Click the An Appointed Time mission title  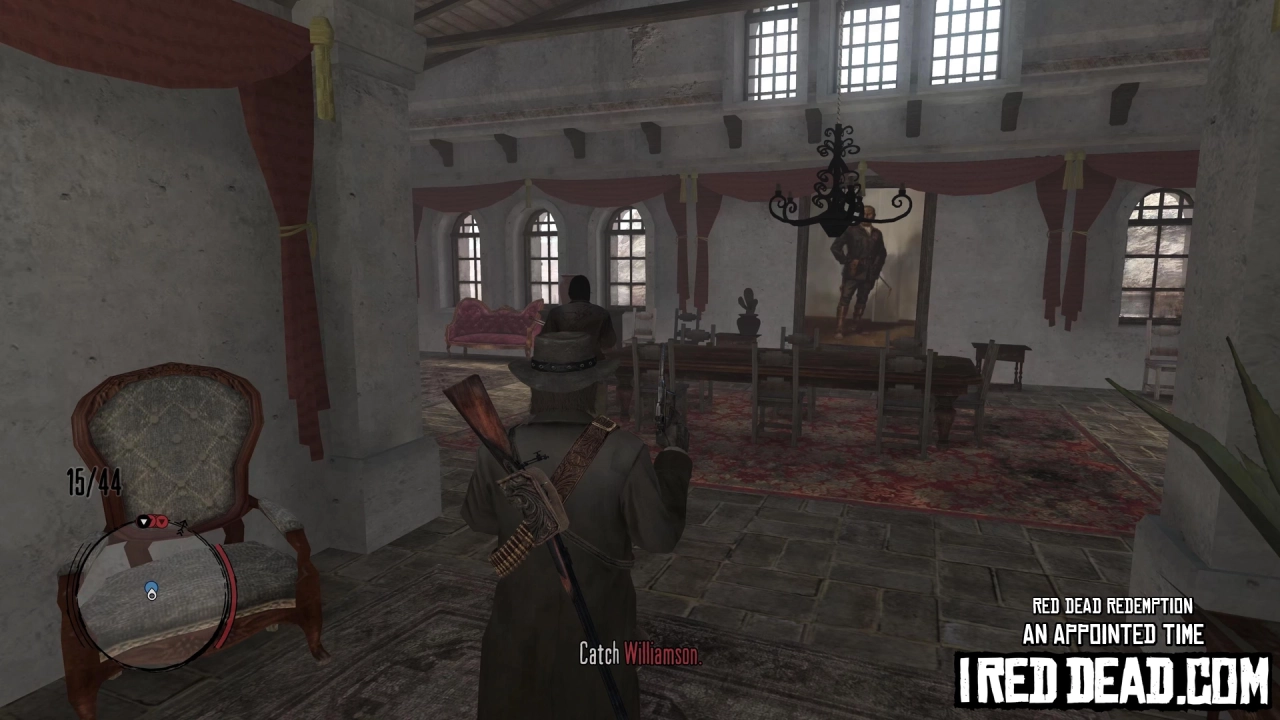tap(1113, 633)
